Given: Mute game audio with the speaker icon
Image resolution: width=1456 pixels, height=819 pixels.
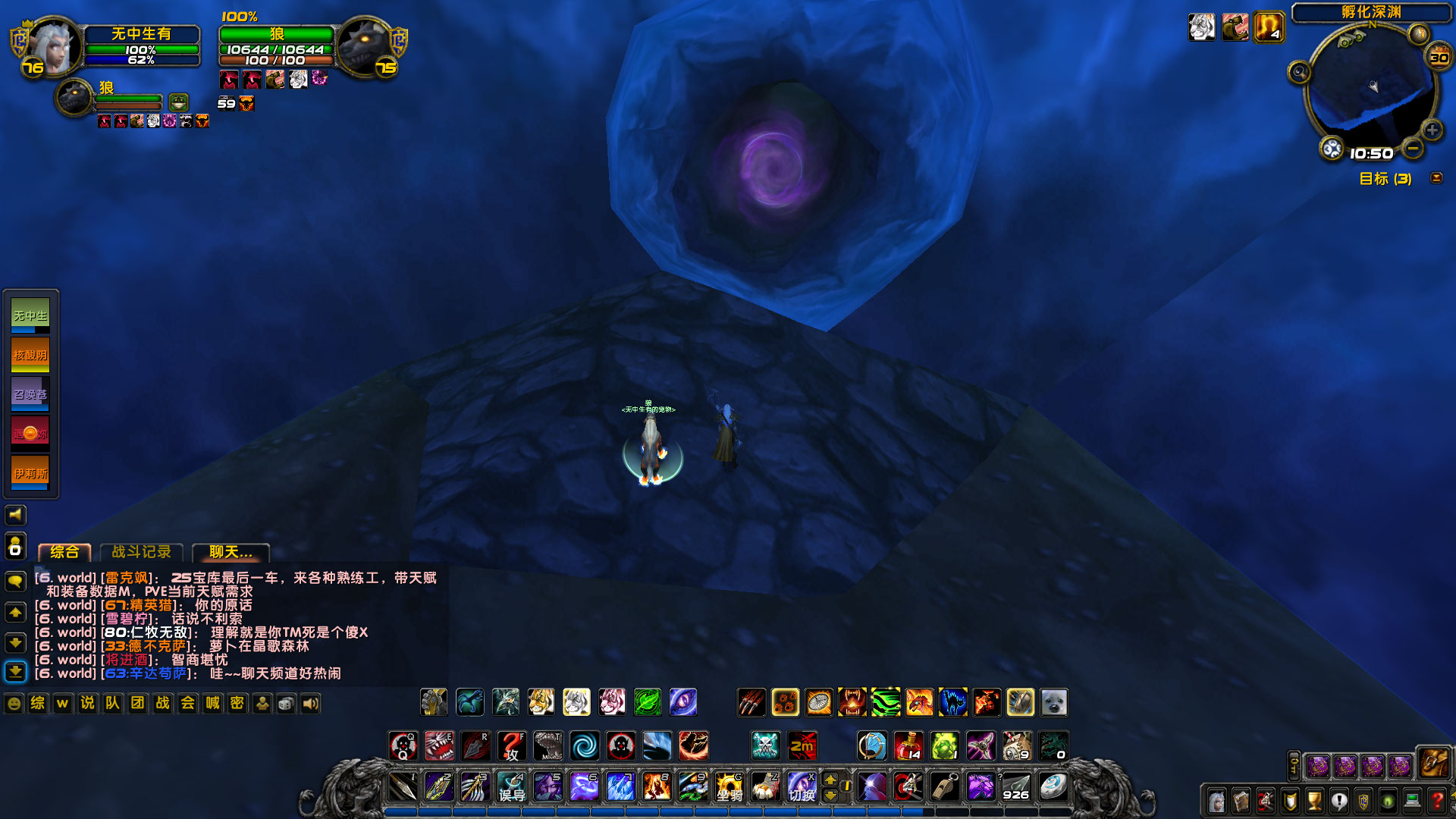Looking at the screenshot, I should pyautogui.click(x=16, y=515).
